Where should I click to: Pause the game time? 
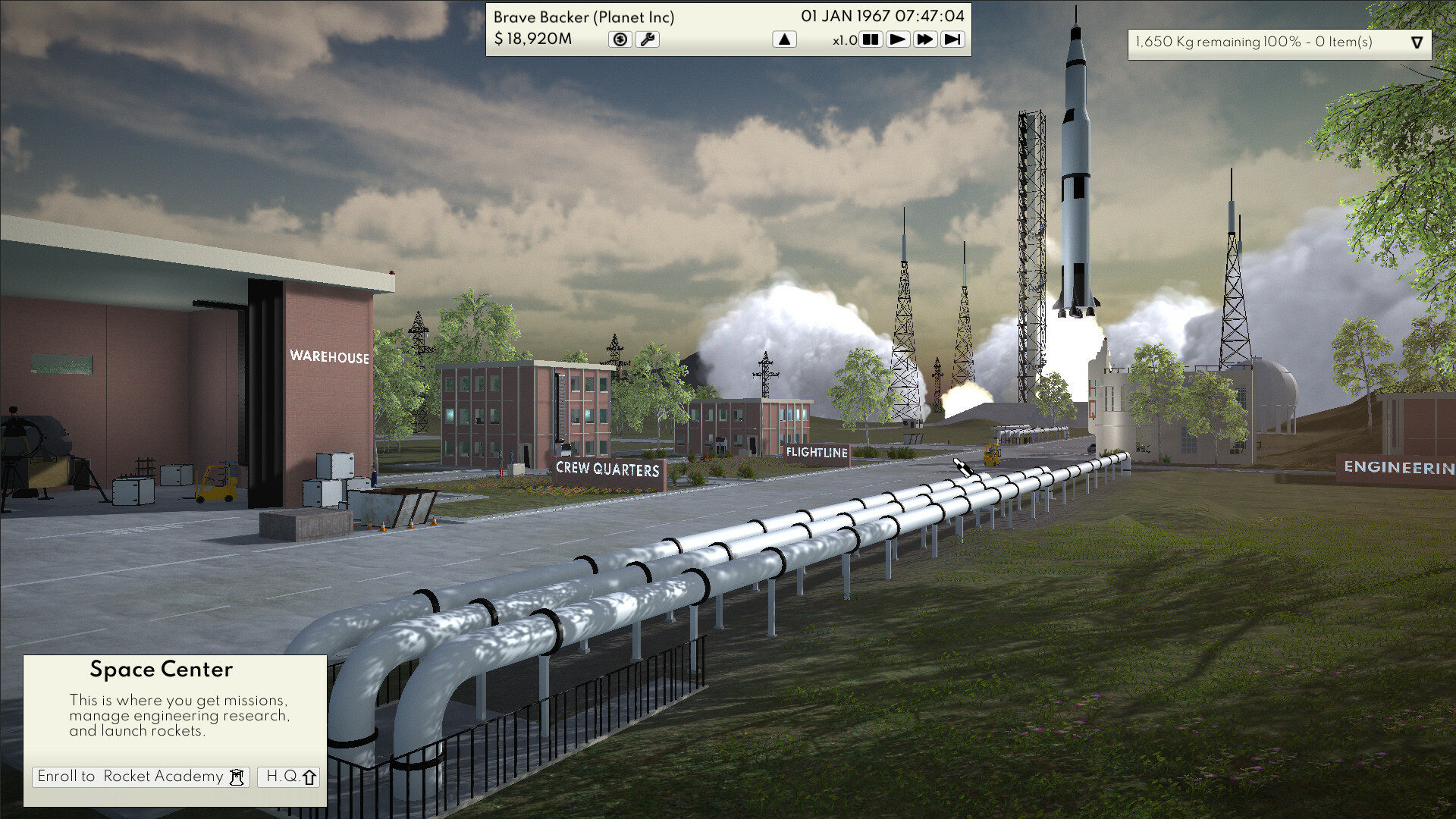(x=871, y=39)
